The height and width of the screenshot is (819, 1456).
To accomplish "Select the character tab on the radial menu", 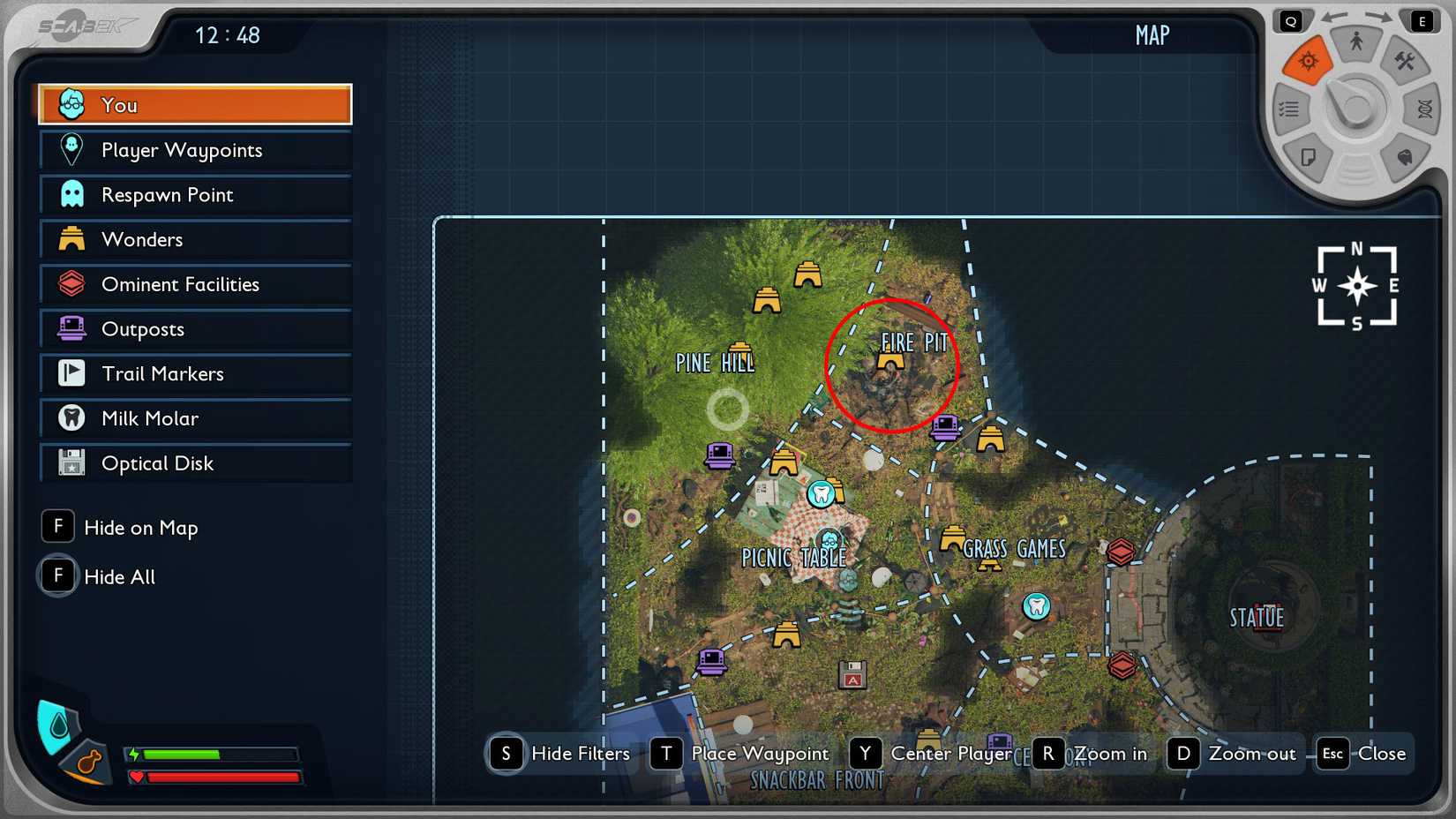I will coord(1355,40).
